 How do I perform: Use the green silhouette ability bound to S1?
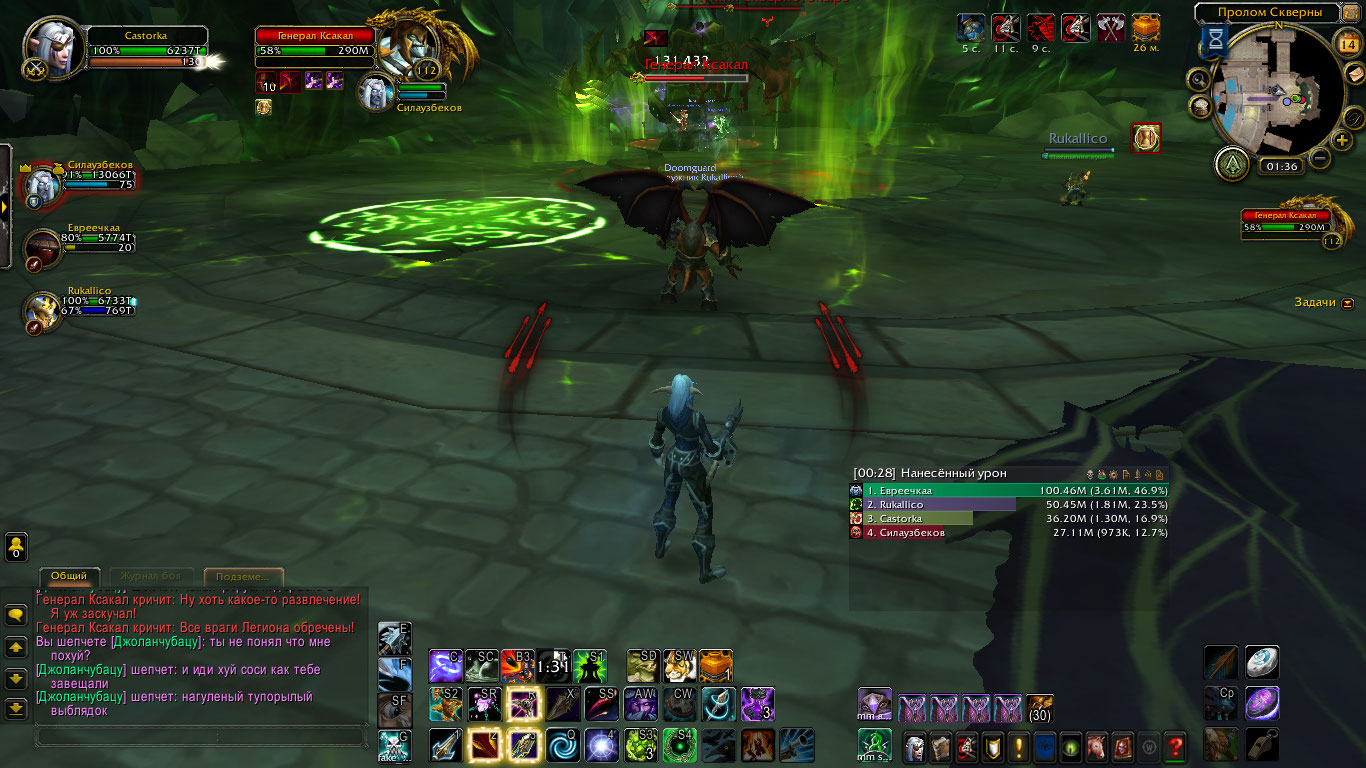coord(588,666)
